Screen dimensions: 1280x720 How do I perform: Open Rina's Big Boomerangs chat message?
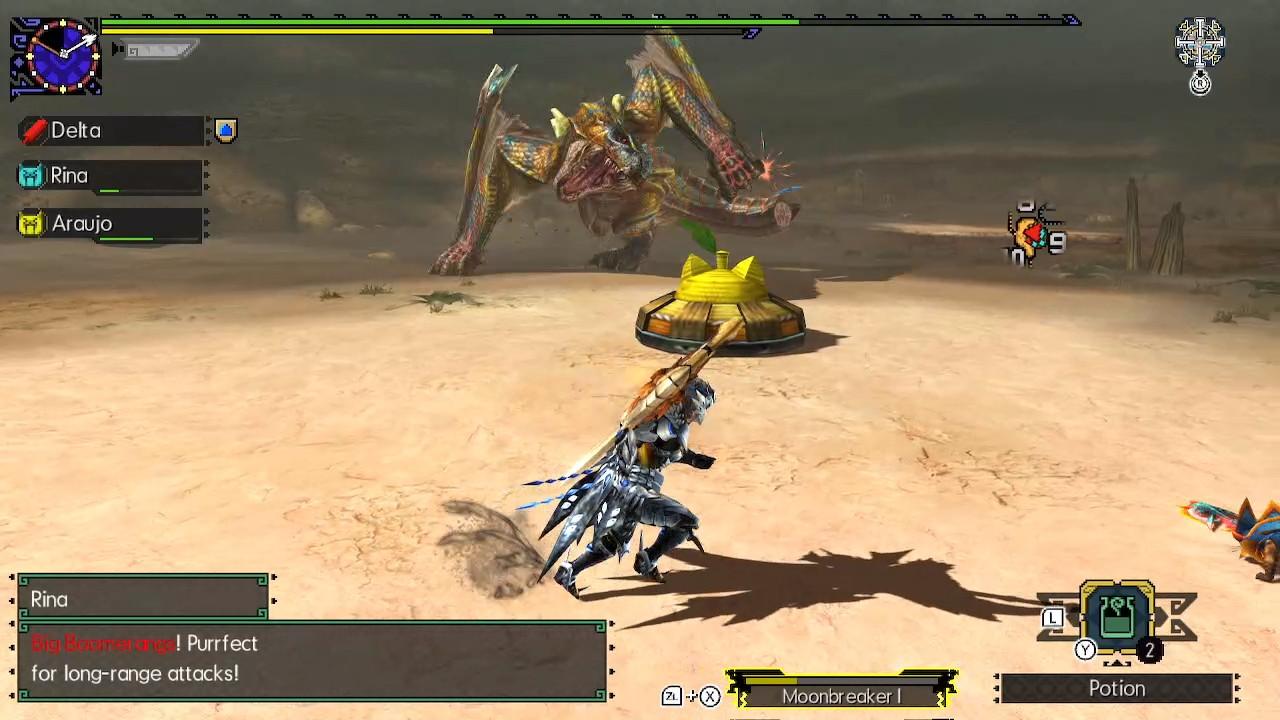312,659
